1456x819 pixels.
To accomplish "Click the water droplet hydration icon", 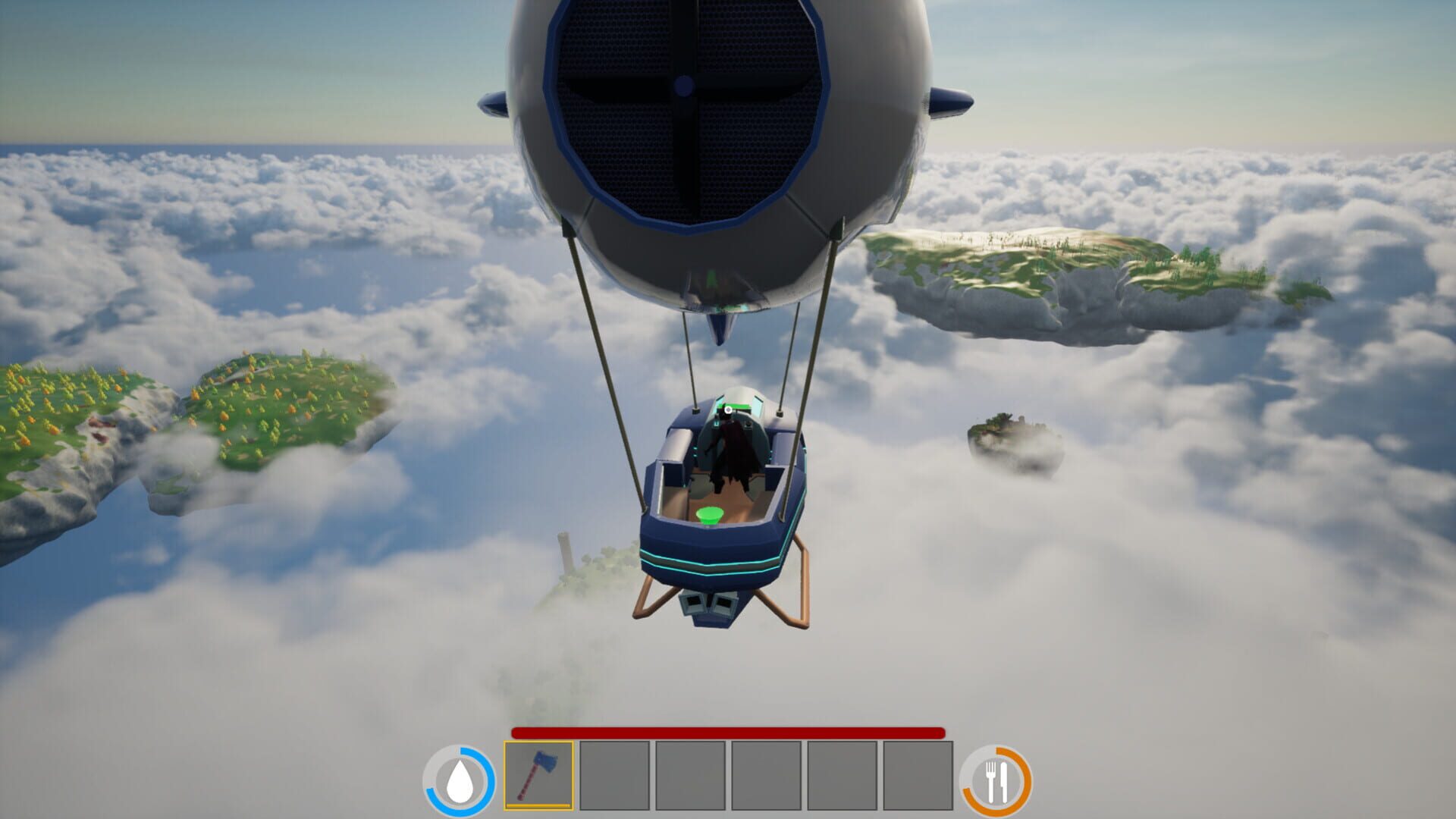I will pos(461,779).
